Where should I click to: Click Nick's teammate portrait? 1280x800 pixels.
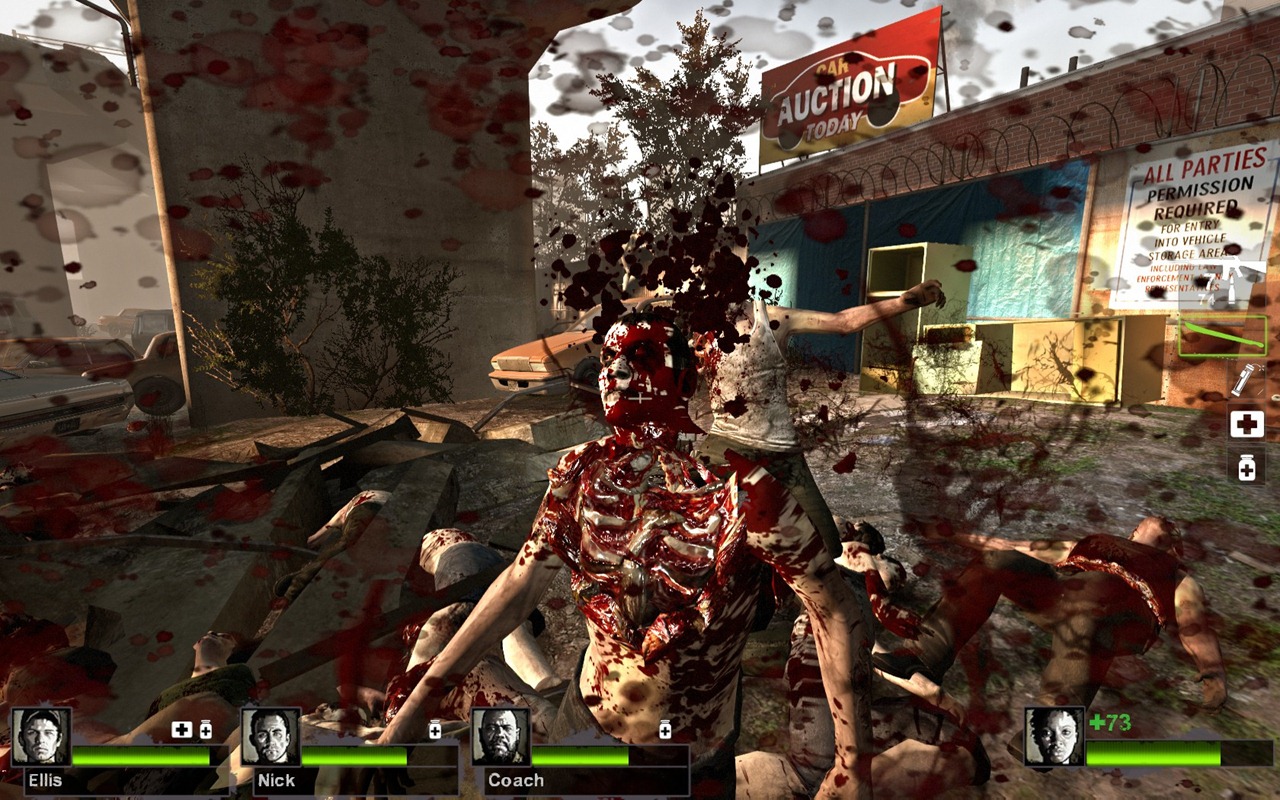click(x=270, y=737)
